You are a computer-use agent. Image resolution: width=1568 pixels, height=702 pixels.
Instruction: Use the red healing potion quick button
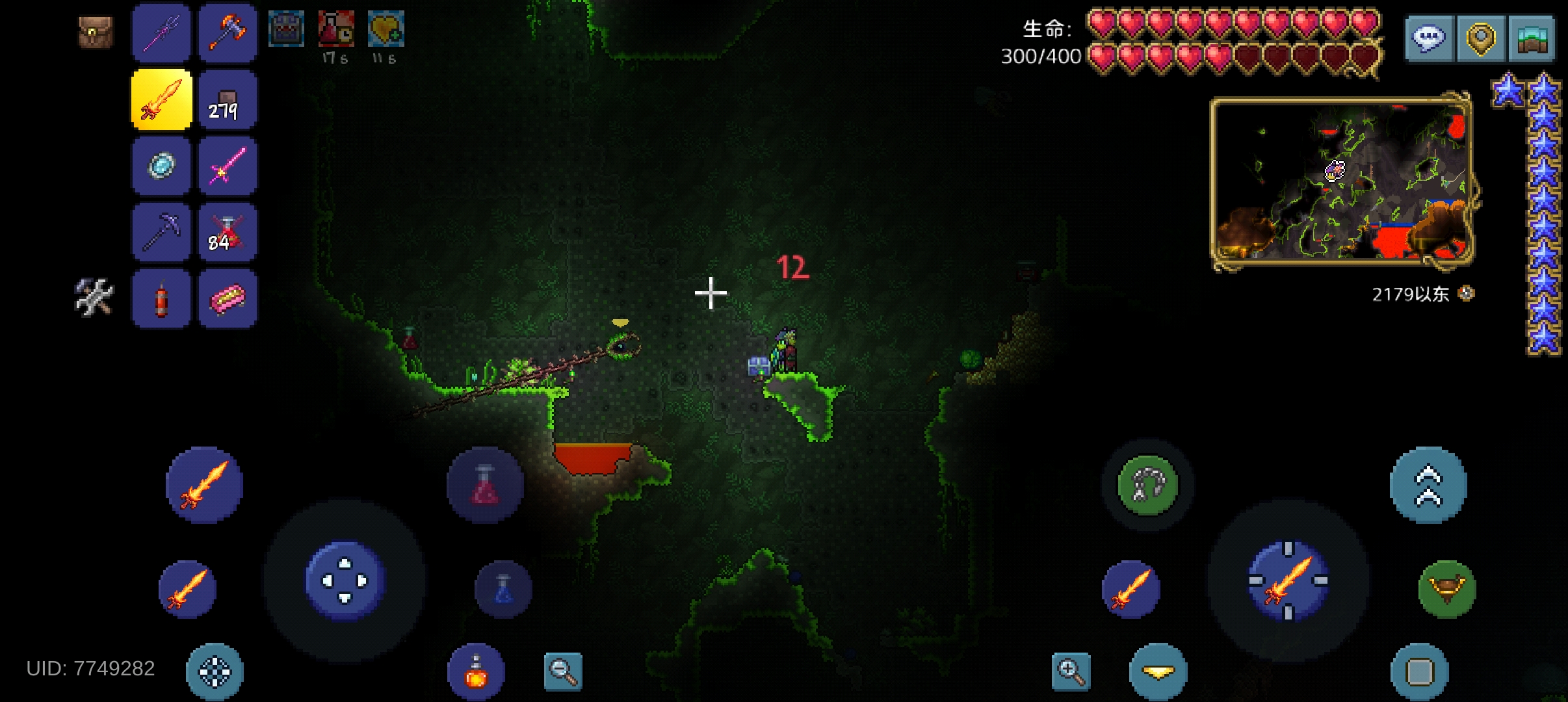[x=484, y=486]
